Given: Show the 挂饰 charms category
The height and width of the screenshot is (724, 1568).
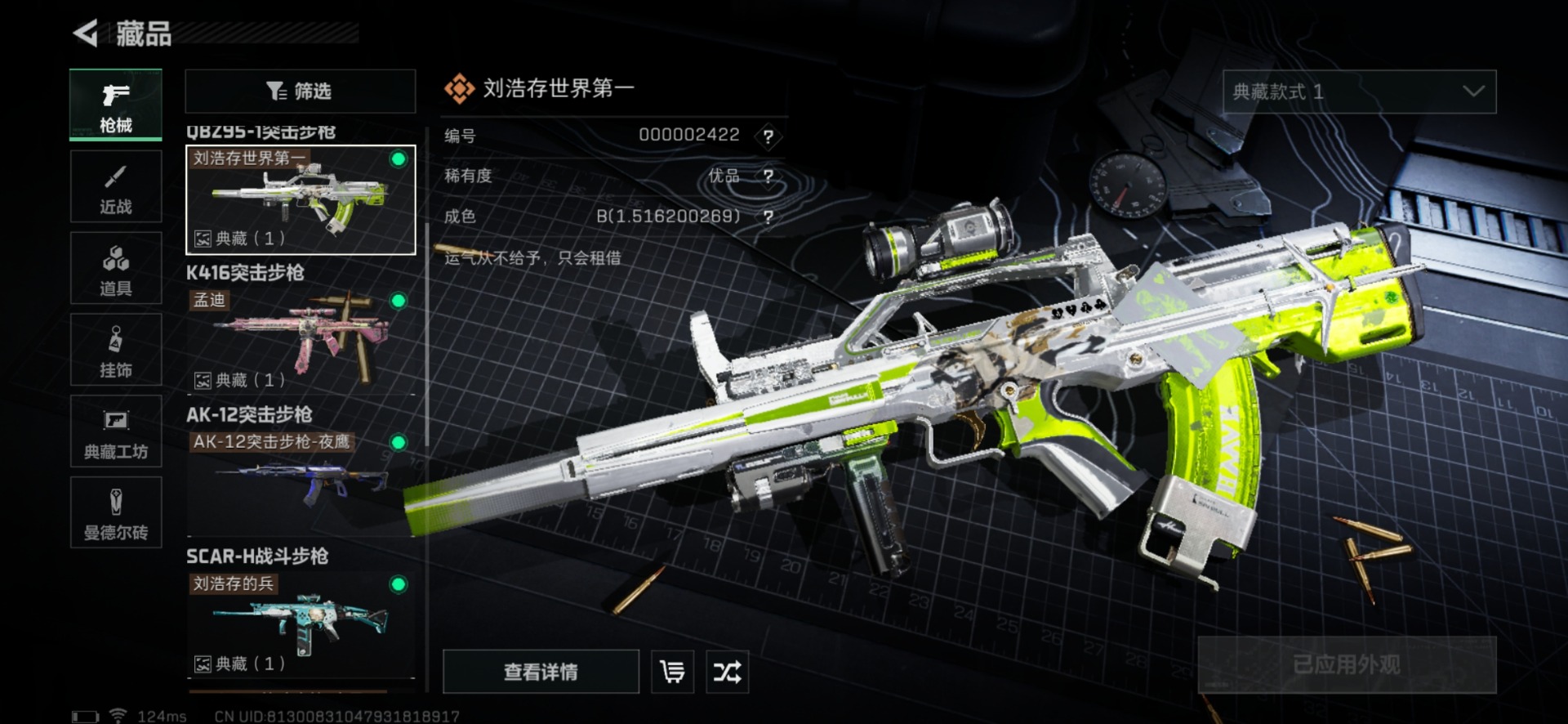Looking at the screenshot, I should [116, 351].
